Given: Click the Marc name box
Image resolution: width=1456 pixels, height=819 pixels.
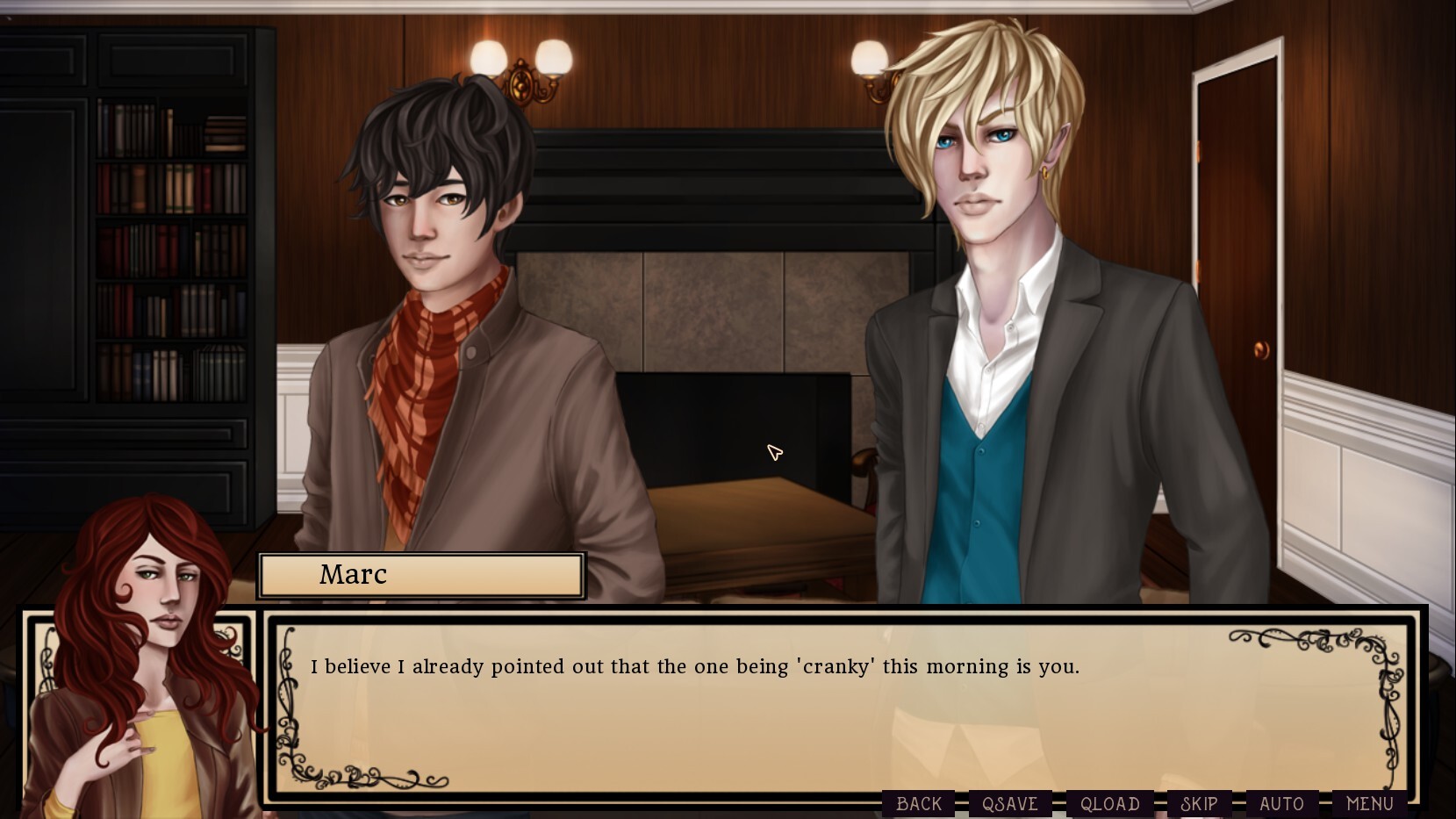Looking at the screenshot, I should click(420, 575).
